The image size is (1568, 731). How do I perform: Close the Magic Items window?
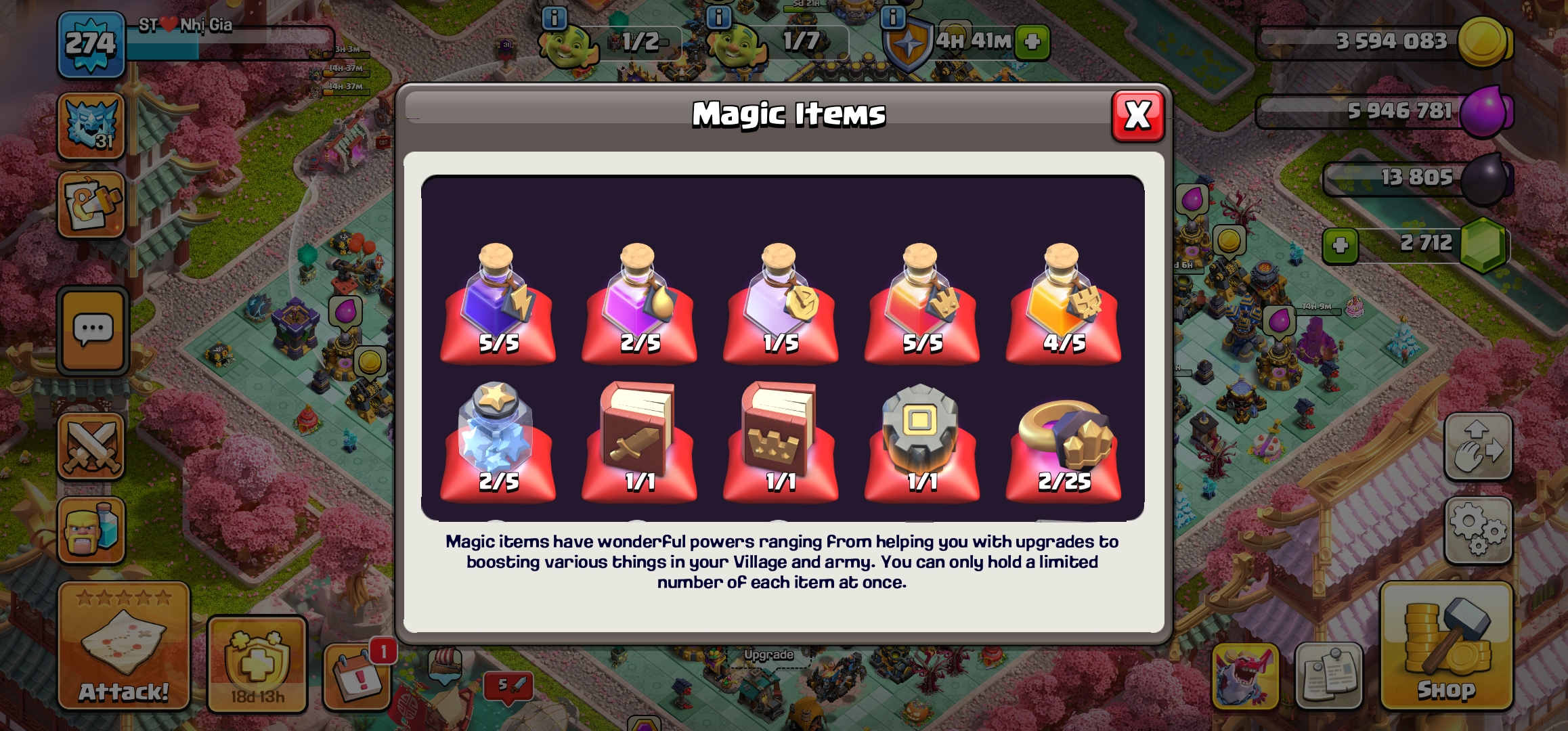pyautogui.click(x=1137, y=116)
